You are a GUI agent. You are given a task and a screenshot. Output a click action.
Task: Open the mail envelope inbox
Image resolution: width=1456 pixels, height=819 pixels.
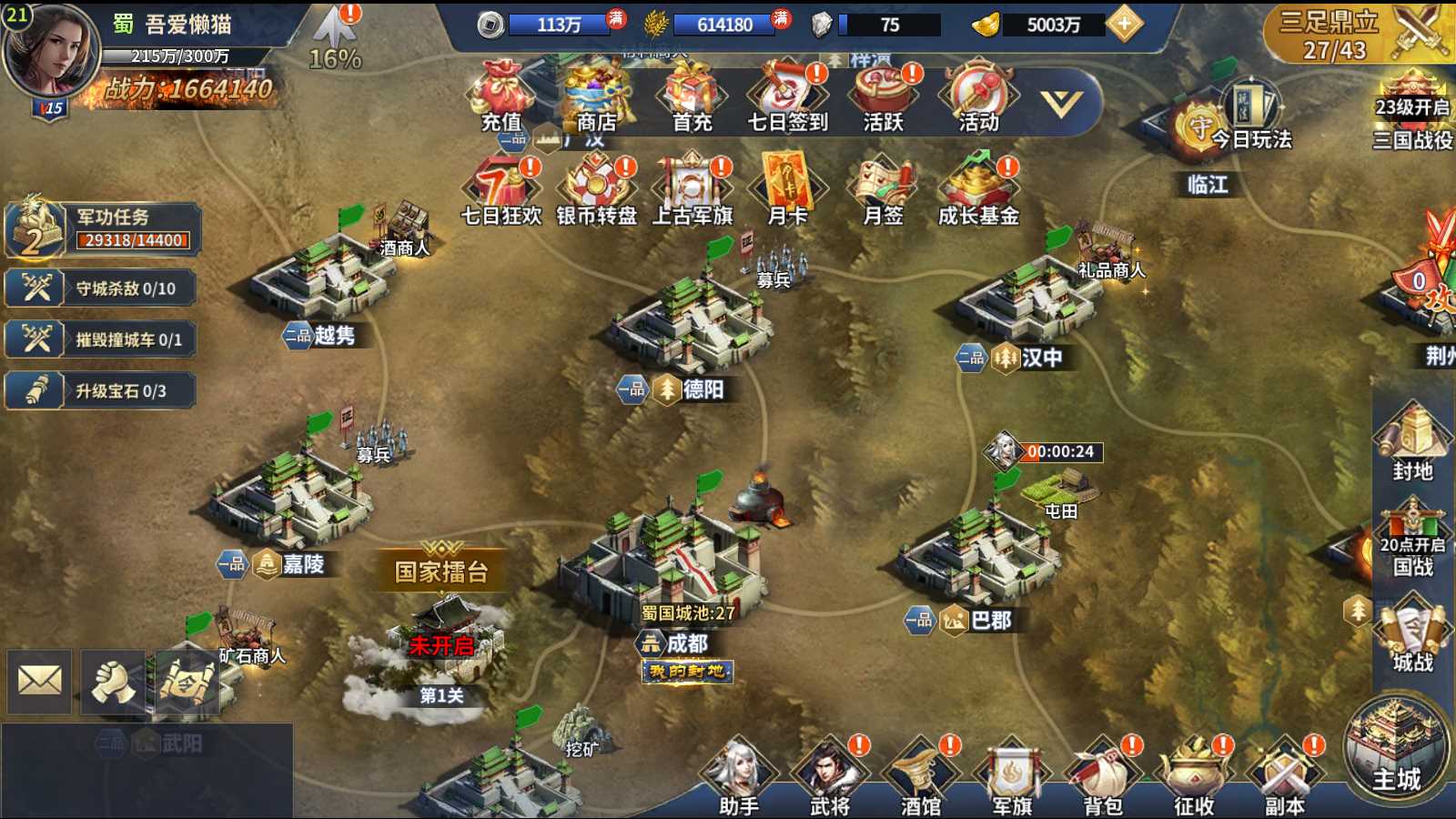pos(40,681)
